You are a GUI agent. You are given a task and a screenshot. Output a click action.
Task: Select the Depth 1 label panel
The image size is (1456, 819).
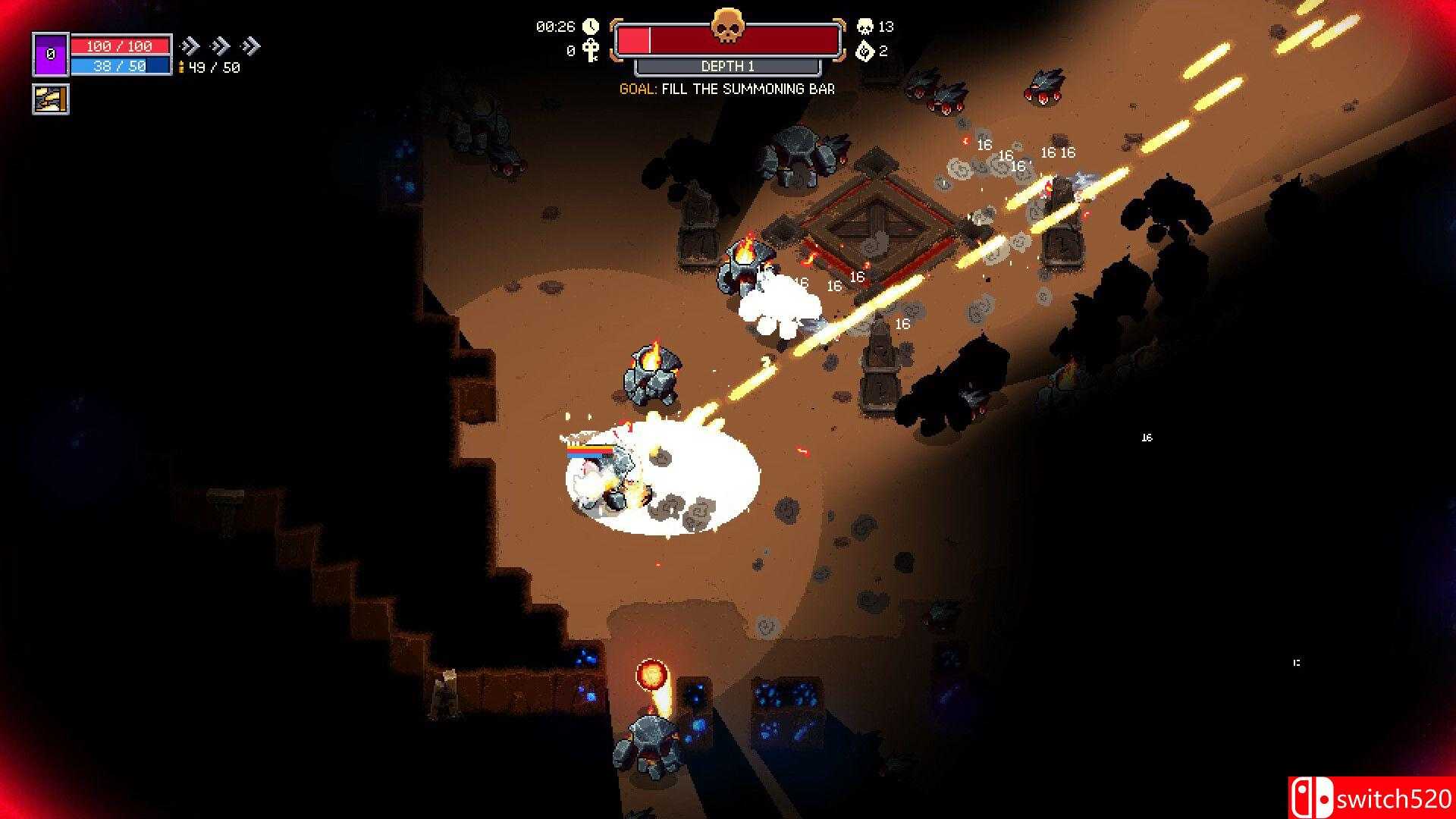point(727,67)
